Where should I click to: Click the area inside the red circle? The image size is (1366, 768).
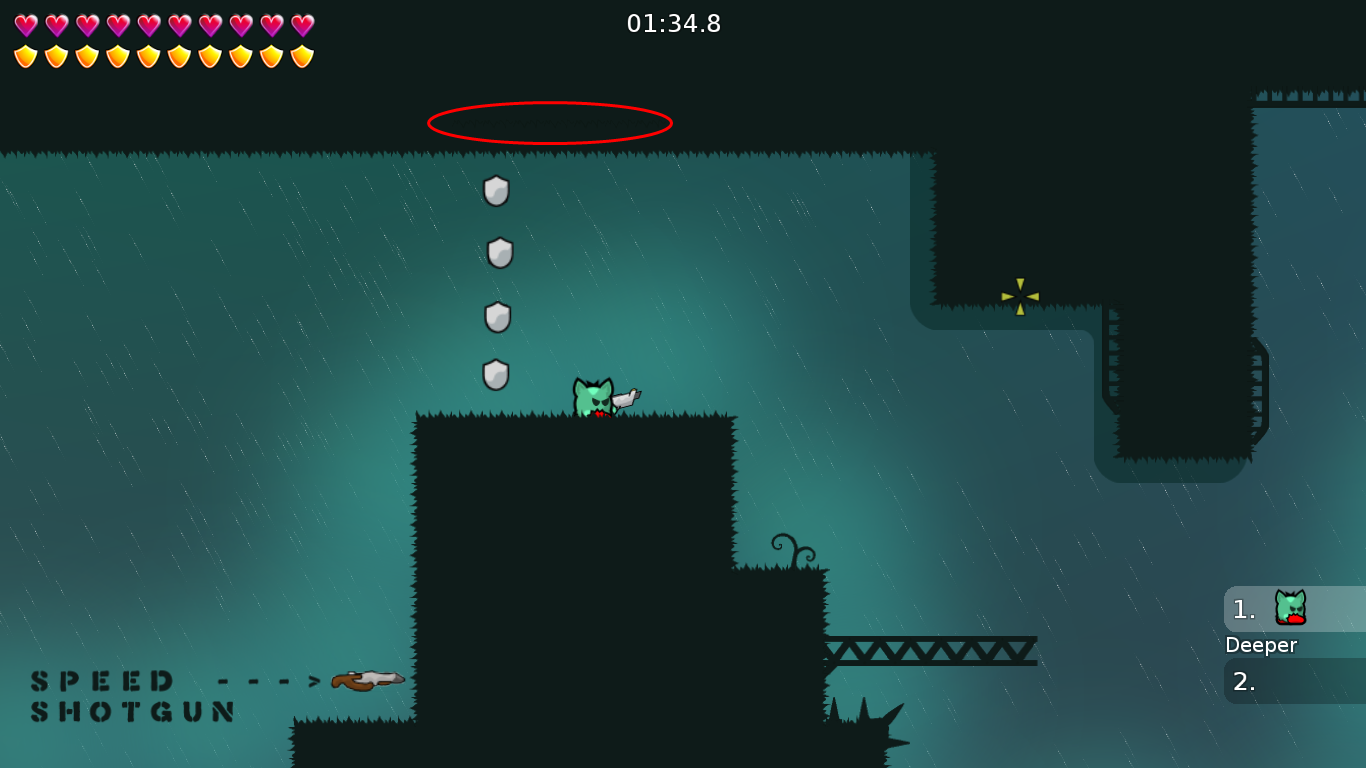point(550,122)
